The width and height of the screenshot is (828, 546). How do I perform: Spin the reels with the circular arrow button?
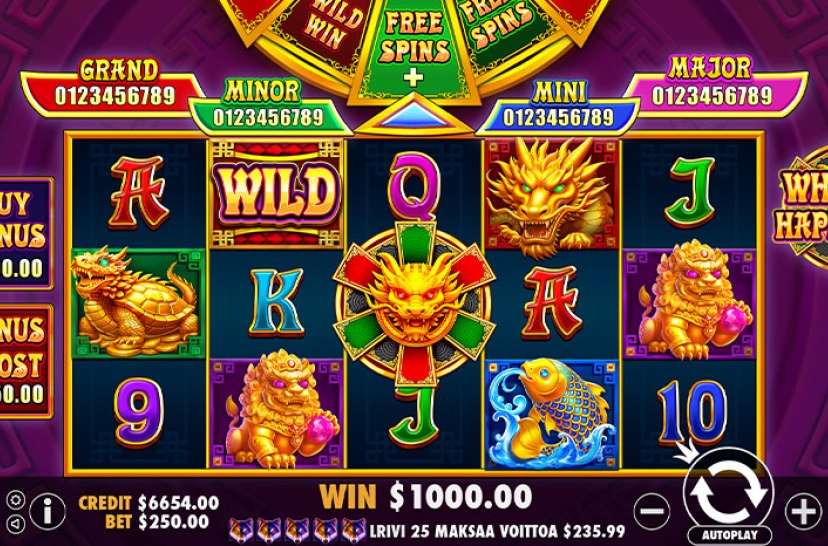(729, 486)
